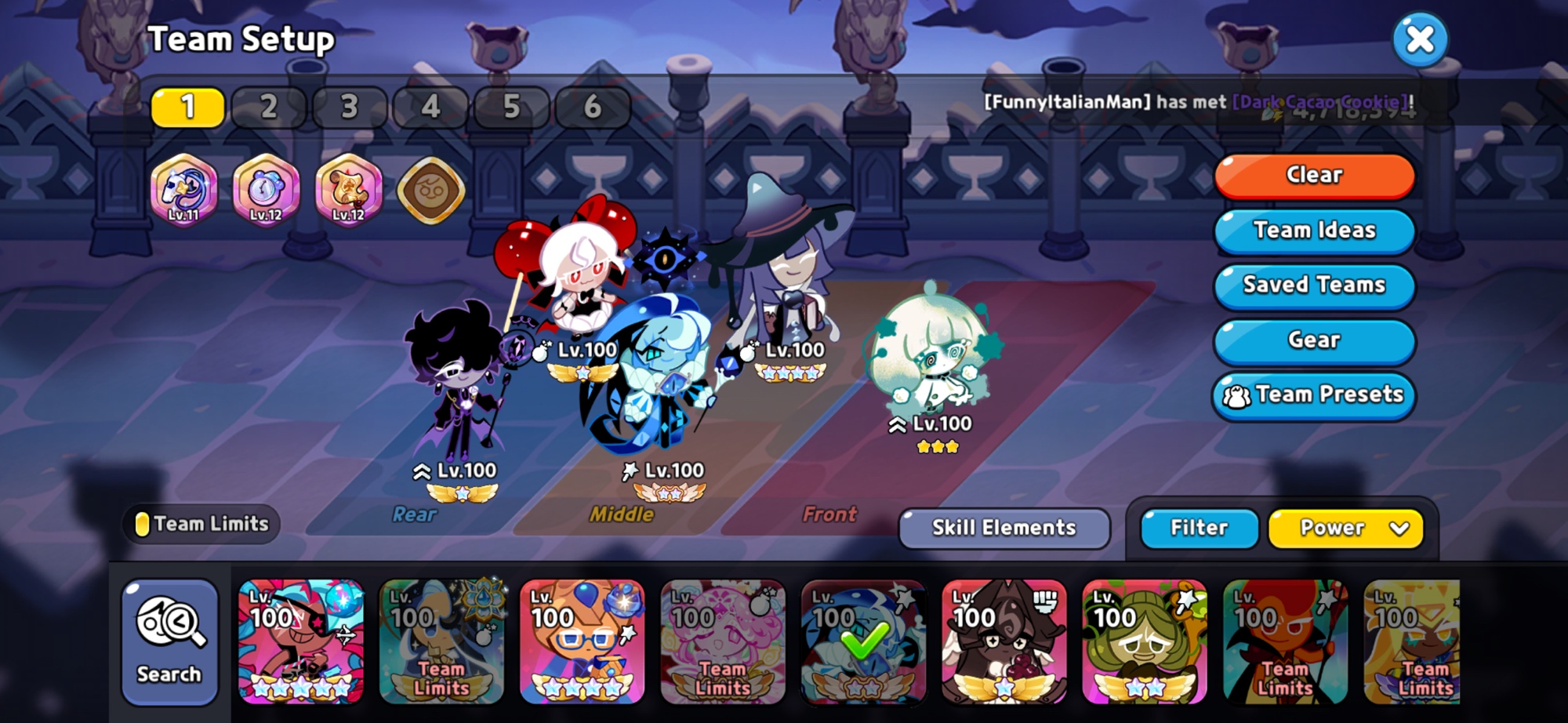Clear the current team

point(1314,175)
